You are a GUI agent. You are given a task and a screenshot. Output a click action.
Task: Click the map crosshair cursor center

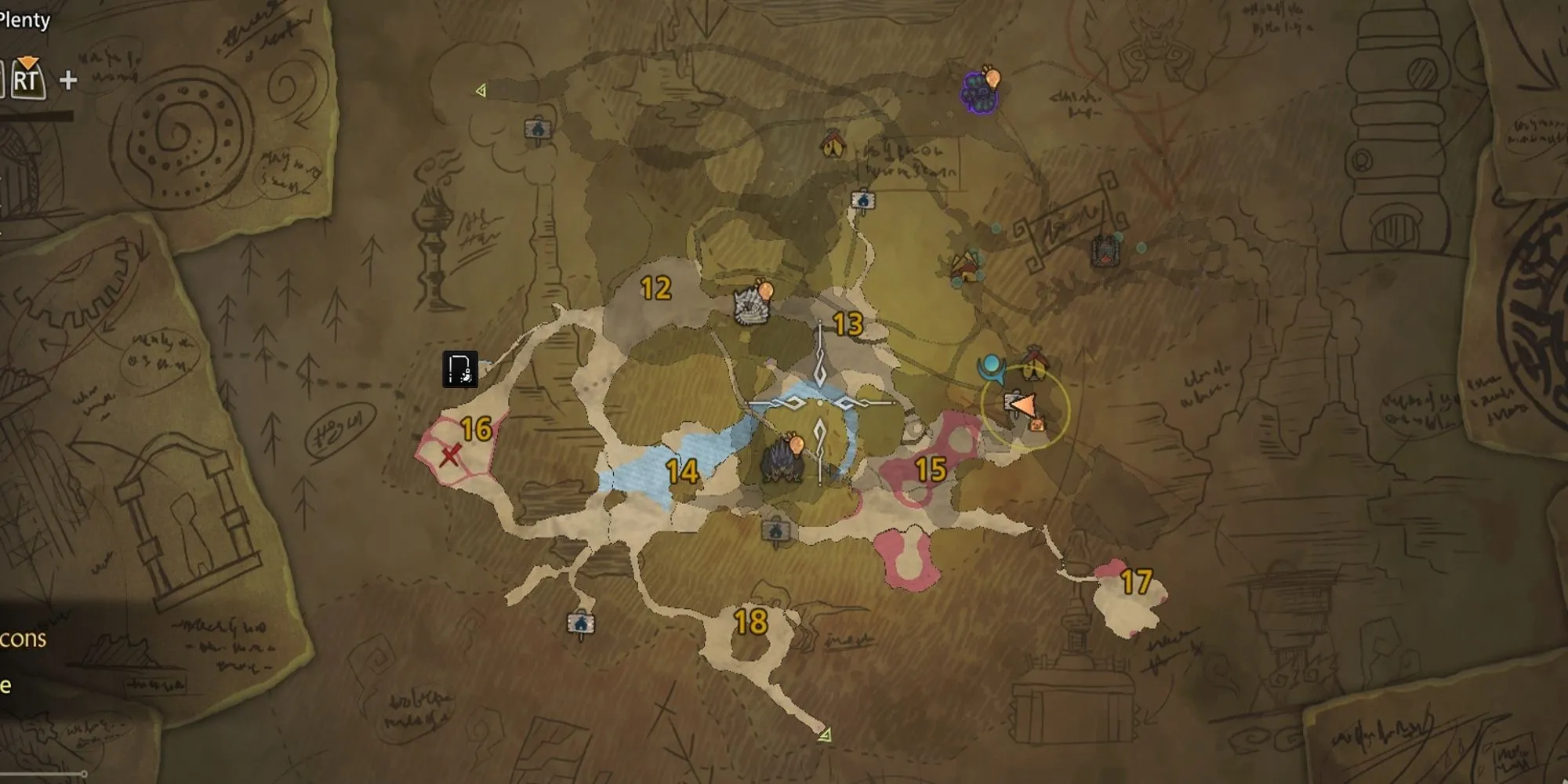click(820, 403)
